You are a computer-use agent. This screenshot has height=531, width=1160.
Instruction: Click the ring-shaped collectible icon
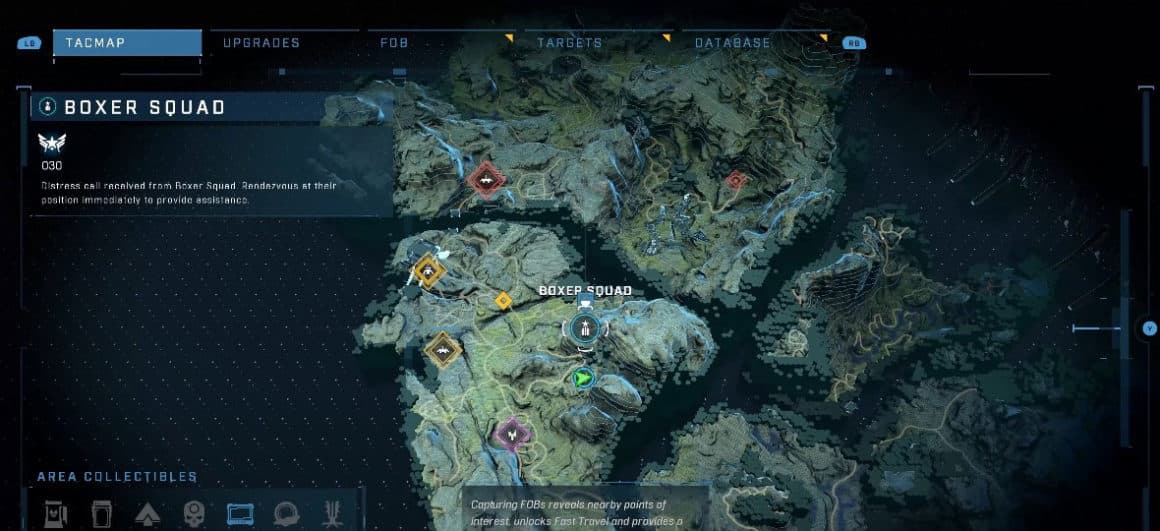pyautogui.click(x=286, y=513)
